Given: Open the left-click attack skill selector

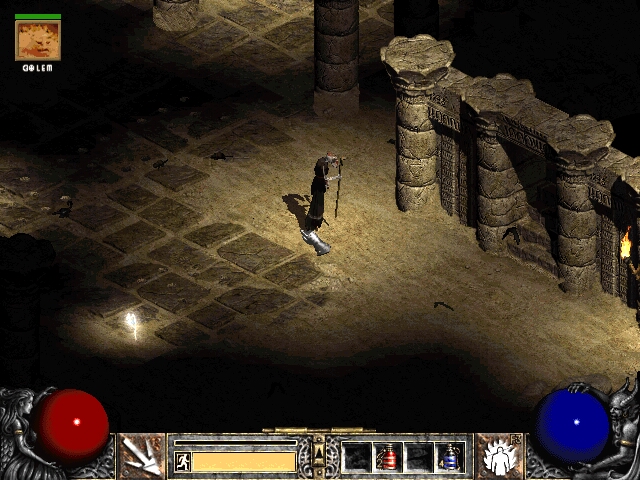Looking at the screenshot, I should coord(141,456).
